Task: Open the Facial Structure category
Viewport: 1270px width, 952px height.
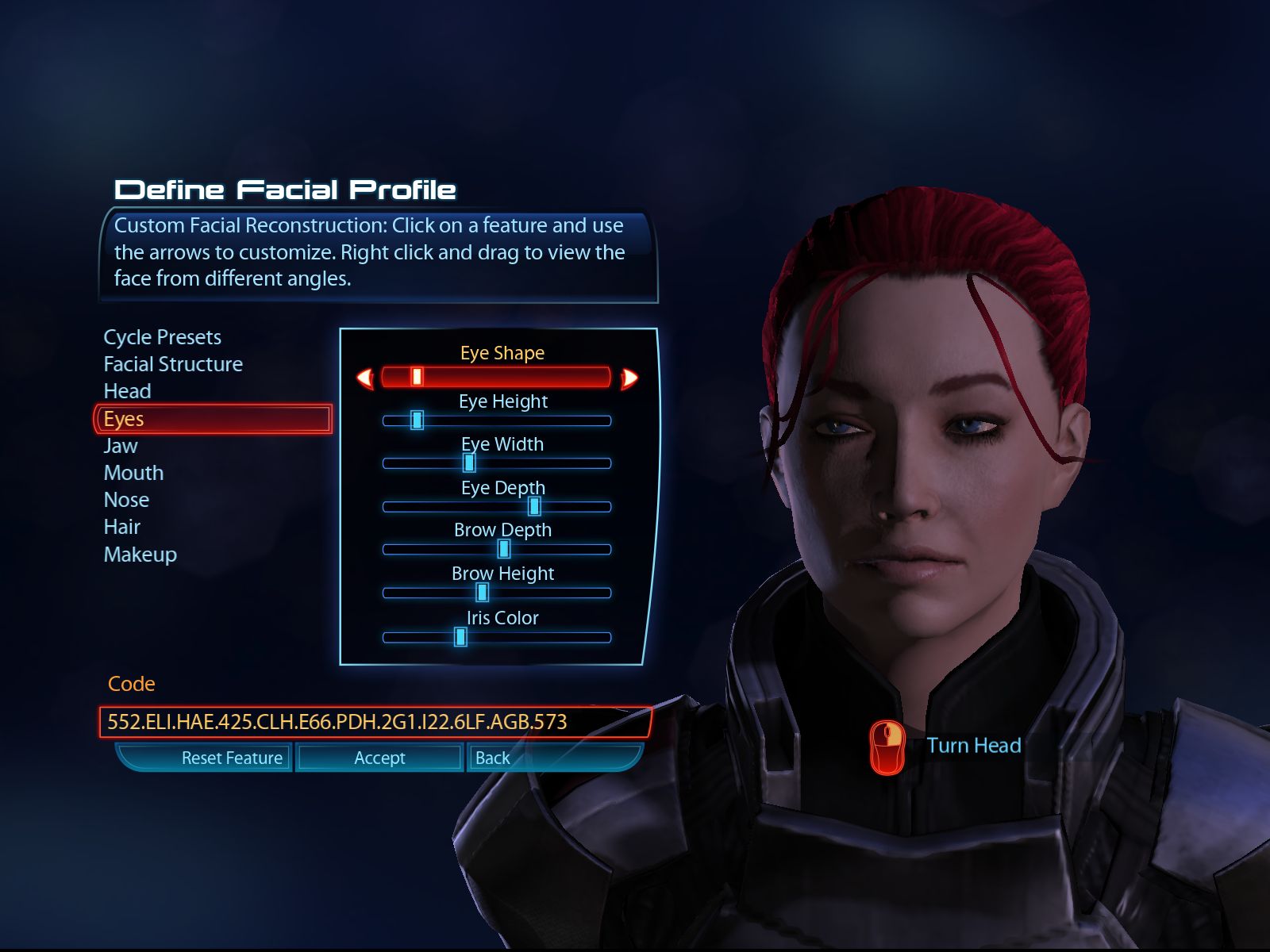Action: click(x=173, y=364)
